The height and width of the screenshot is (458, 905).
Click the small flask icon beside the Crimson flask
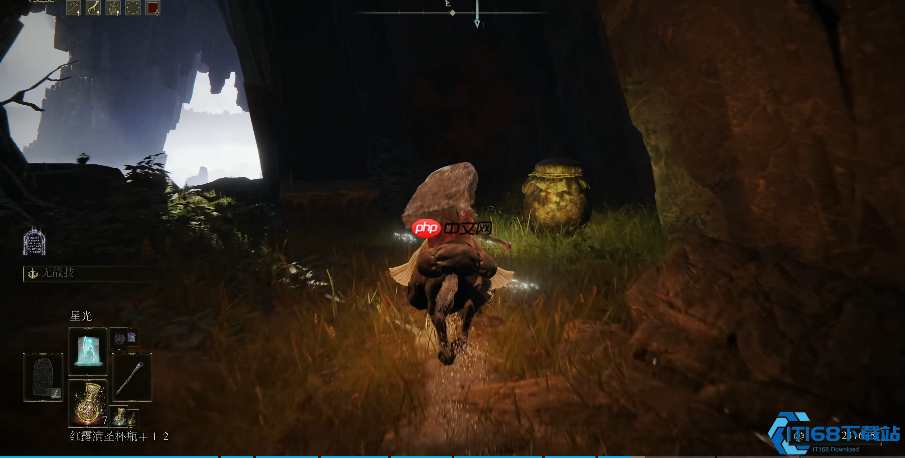tap(121, 416)
